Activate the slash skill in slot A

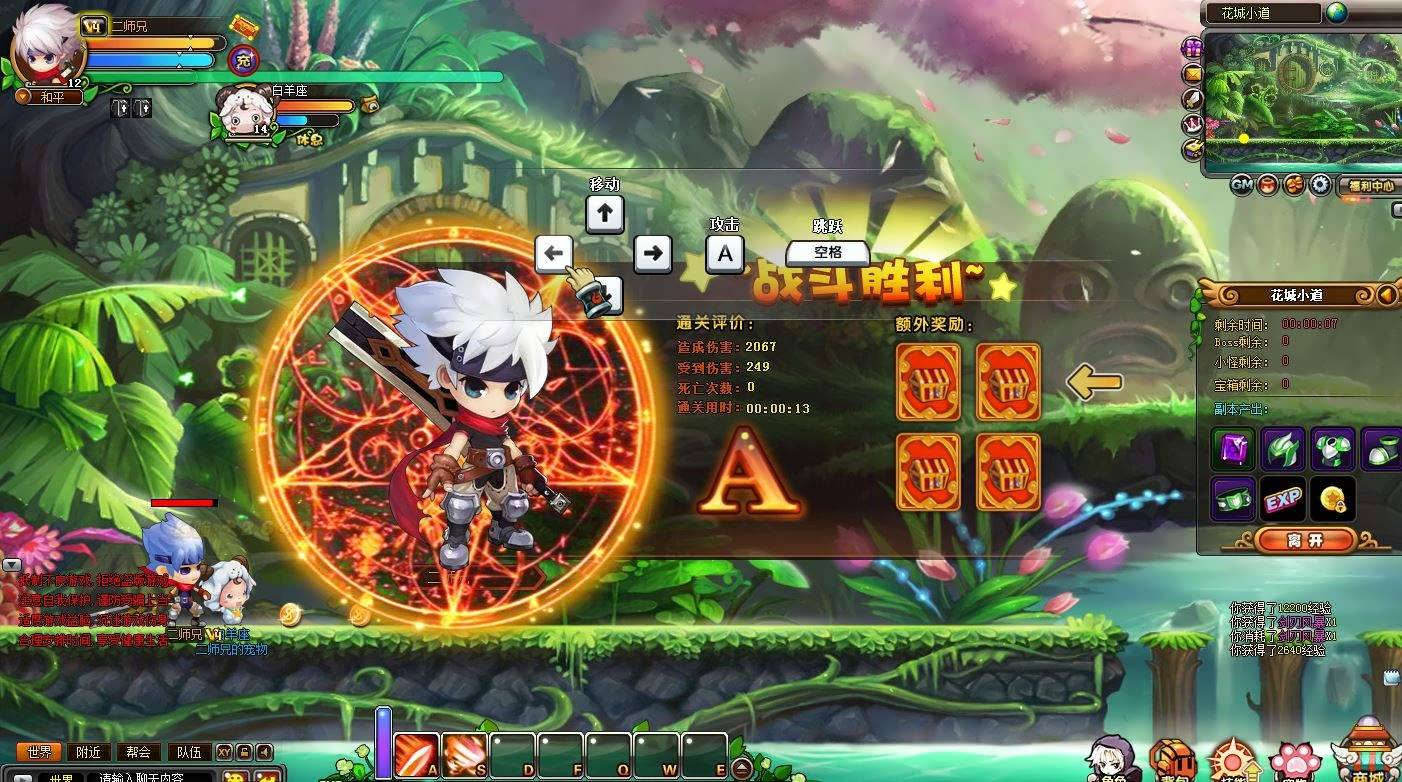click(416, 755)
